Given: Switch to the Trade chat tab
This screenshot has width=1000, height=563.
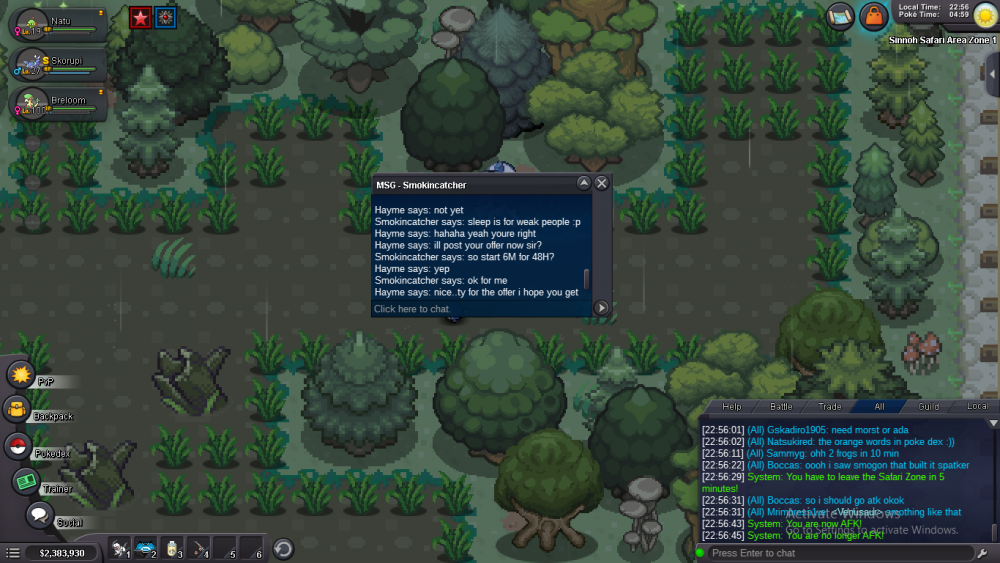Looking at the screenshot, I should pos(830,407).
